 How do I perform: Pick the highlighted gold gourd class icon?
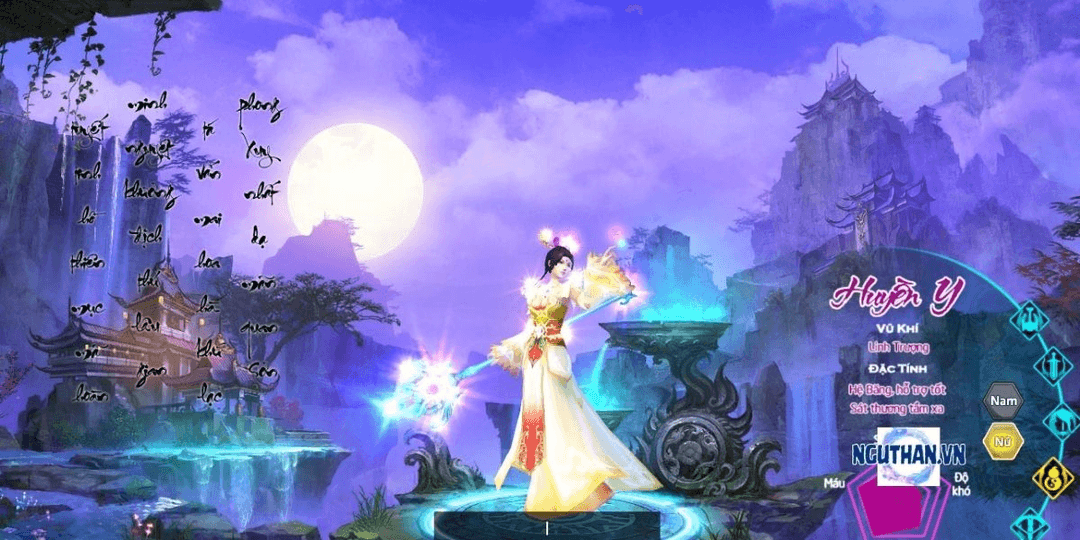1052,477
